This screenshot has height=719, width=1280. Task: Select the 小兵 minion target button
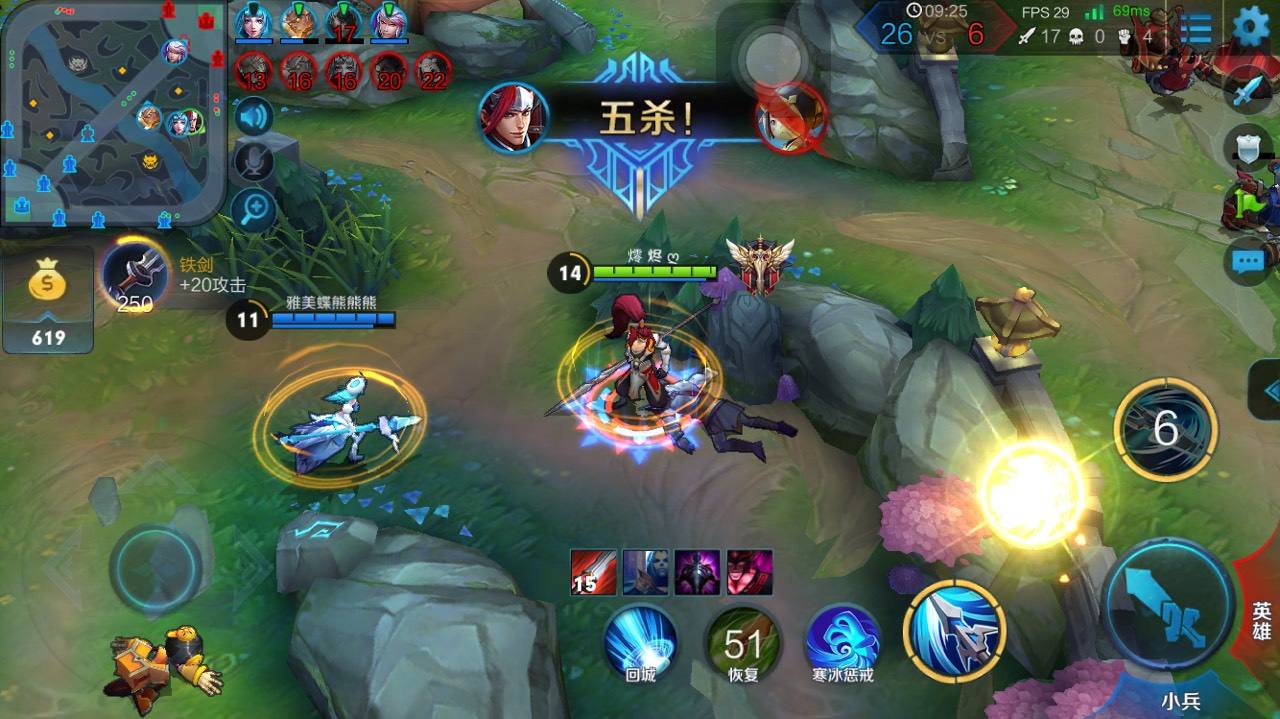click(x=1180, y=699)
